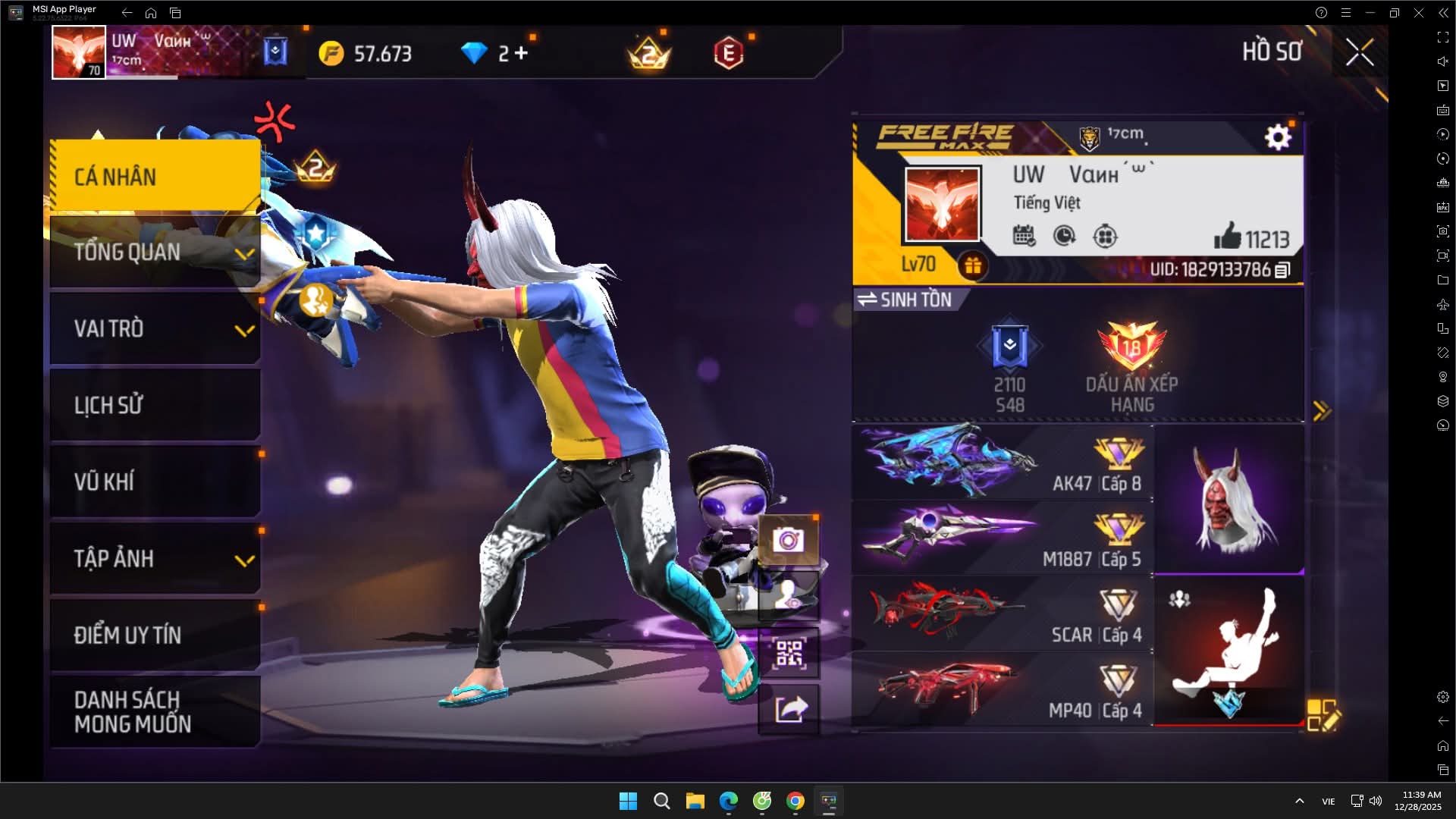This screenshot has width=1456, height=819.
Task: Open DANH SÁCH MONG MUỐN wishlist
Action: click(155, 711)
